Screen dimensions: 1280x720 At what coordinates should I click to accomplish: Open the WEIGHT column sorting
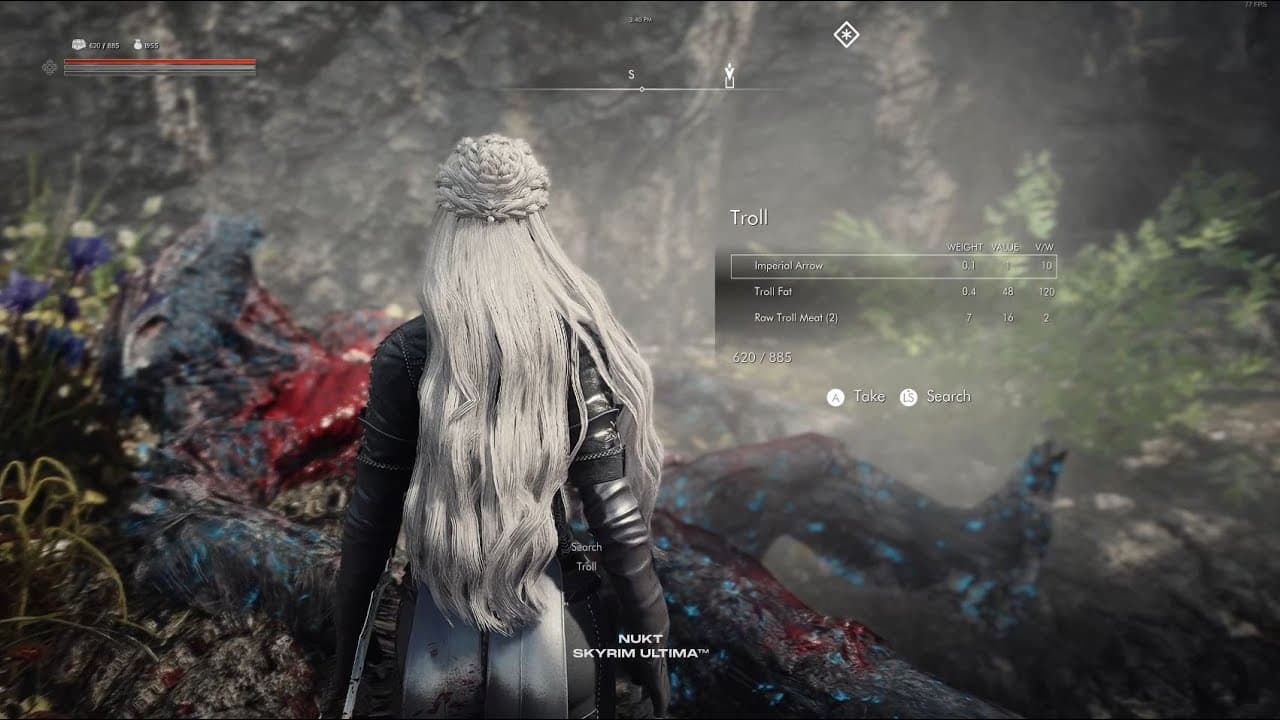(x=965, y=244)
